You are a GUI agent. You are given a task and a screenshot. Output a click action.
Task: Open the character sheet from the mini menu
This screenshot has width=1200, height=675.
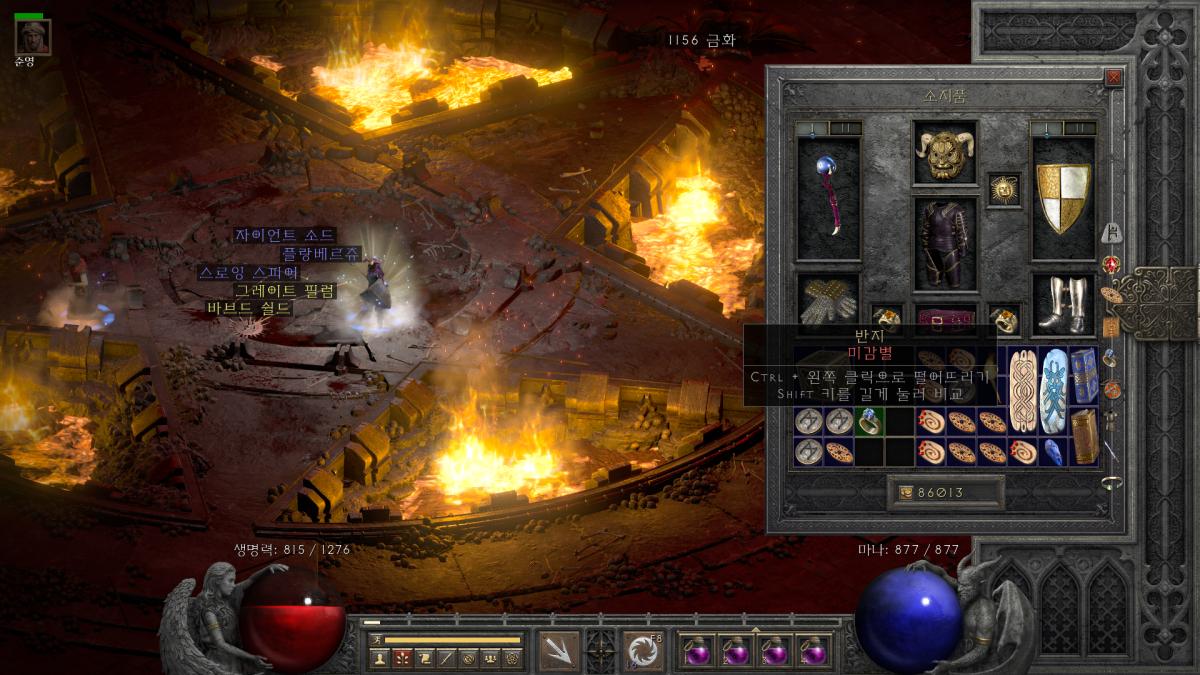pos(380,658)
